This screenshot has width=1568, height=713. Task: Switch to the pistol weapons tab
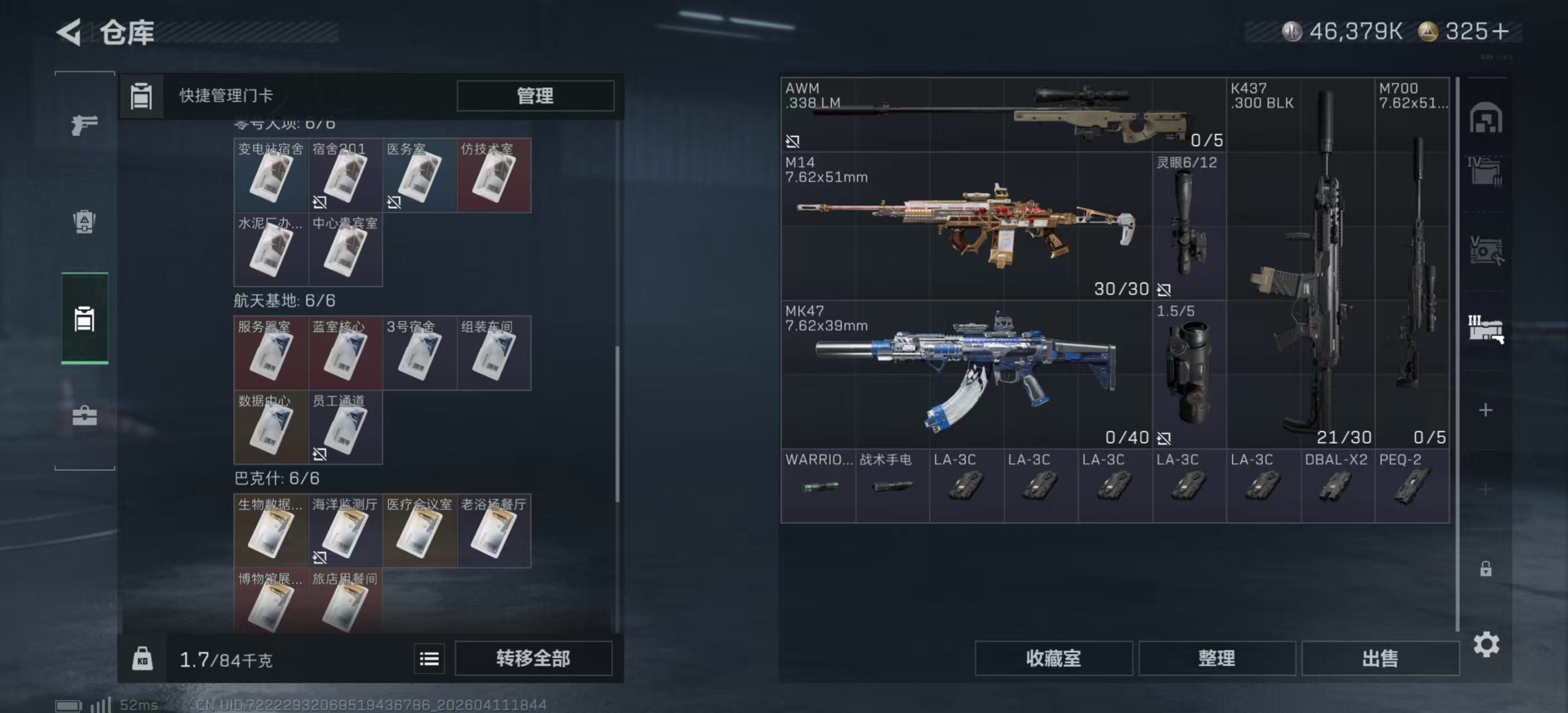[x=85, y=125]
